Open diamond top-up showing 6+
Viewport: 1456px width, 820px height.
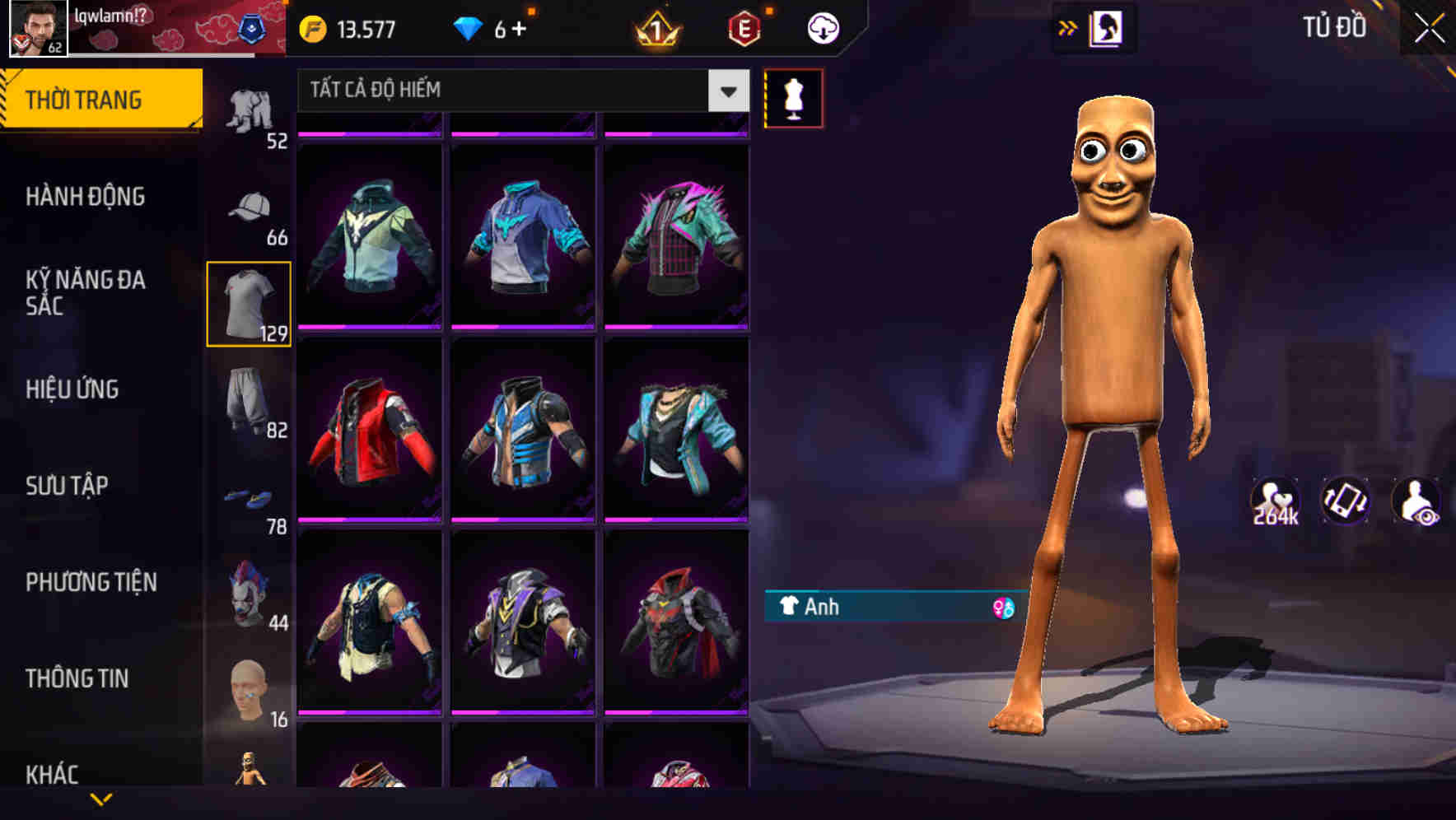(x=494, y=27)
